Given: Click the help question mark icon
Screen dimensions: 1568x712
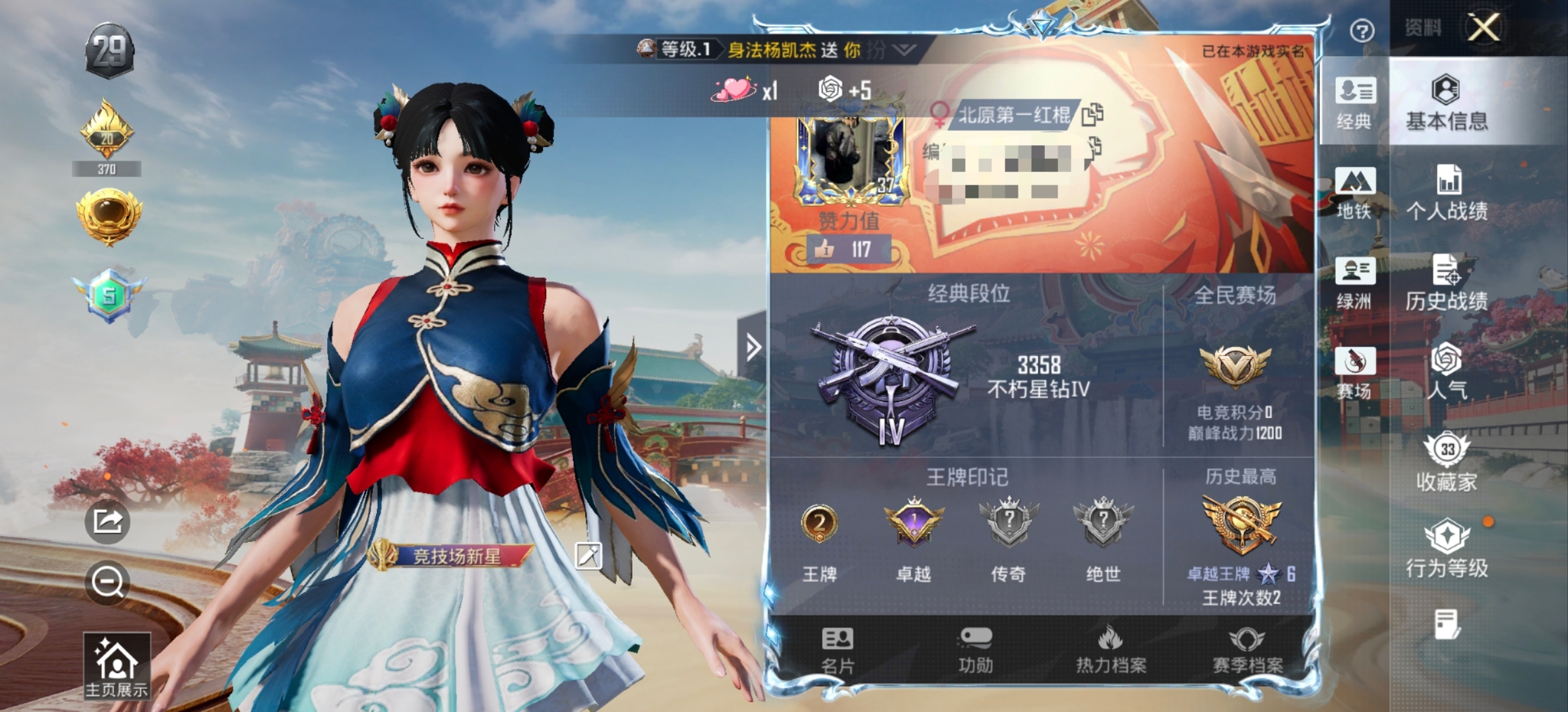Looking at the screenshot, I should tap(1362, 30).
